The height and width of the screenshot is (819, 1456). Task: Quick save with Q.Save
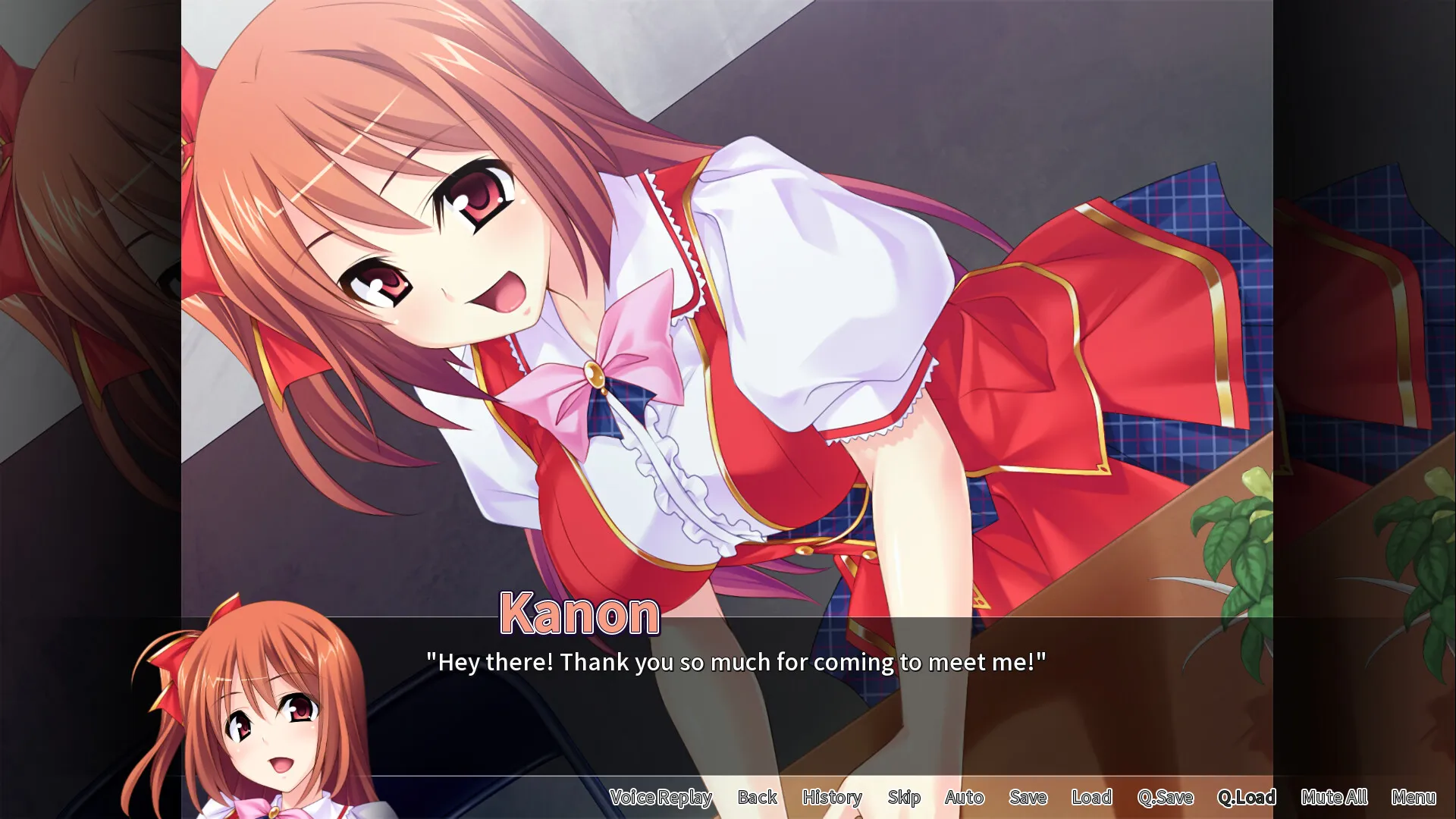[x=1165, y=797]
